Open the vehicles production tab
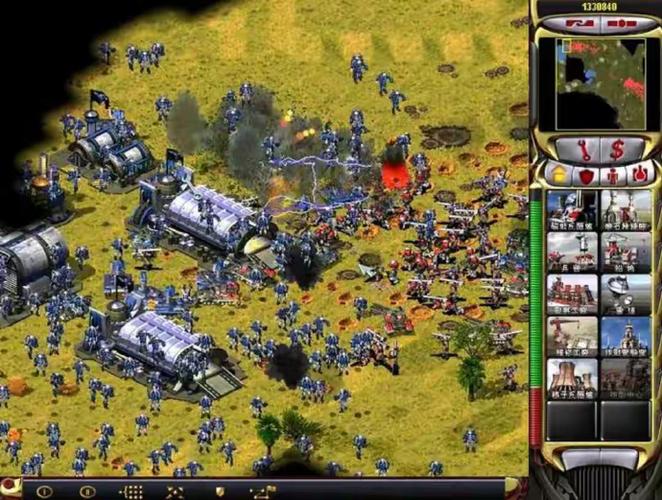 click(638, 174)
